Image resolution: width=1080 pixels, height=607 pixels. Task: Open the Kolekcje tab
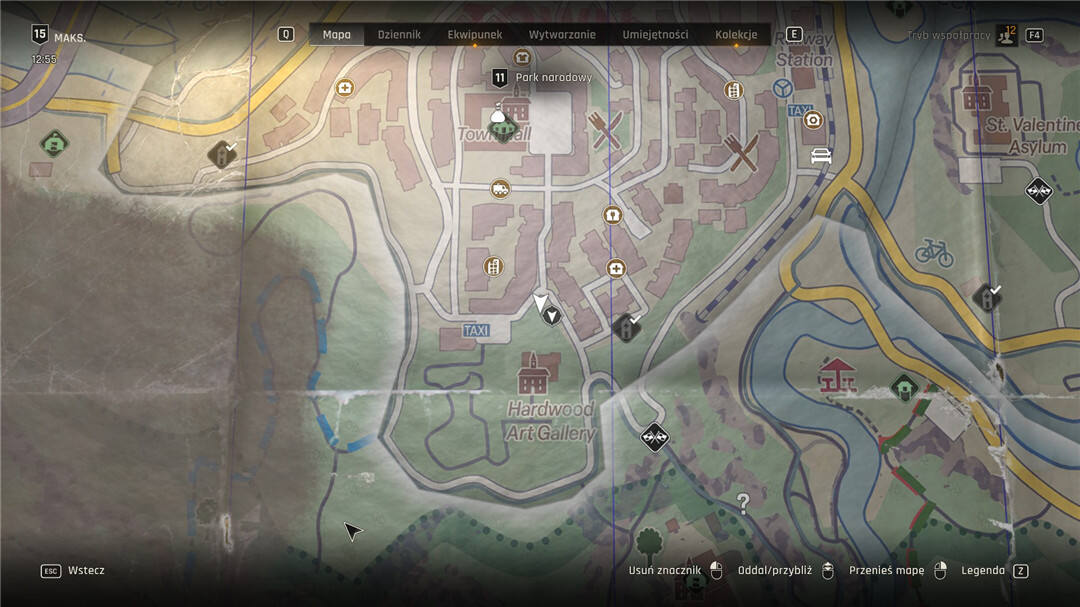(x=736, y=35)
